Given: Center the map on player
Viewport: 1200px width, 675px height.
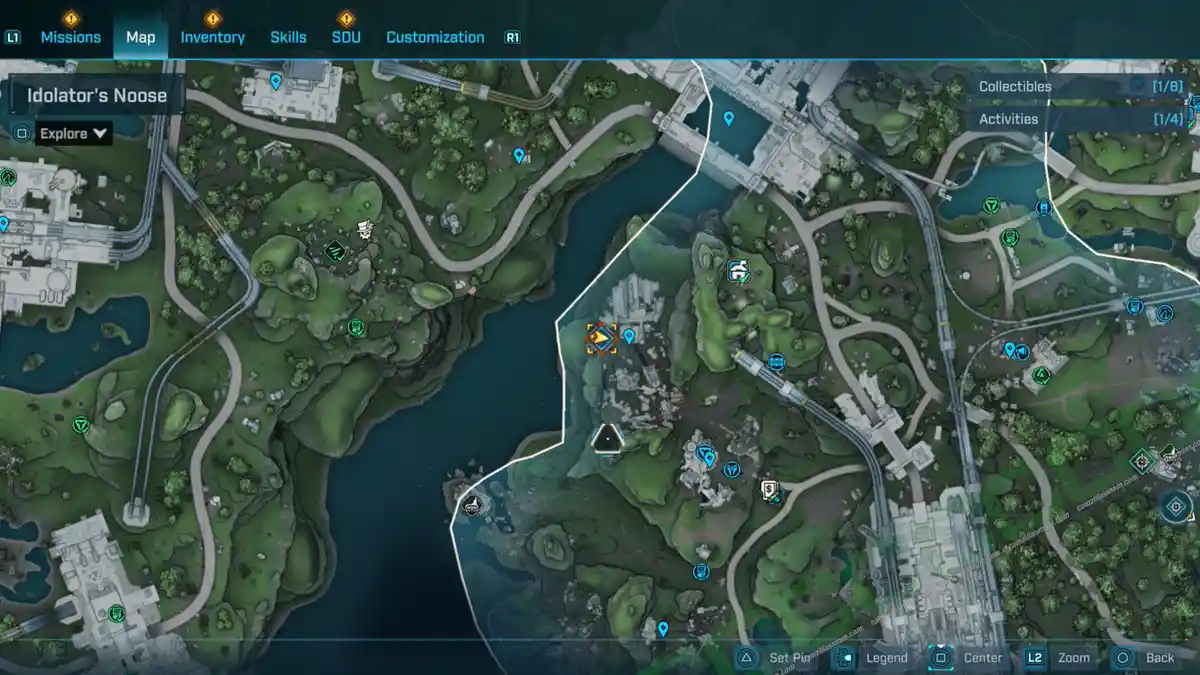Looking at the screenshot, I should click(969, 658).
